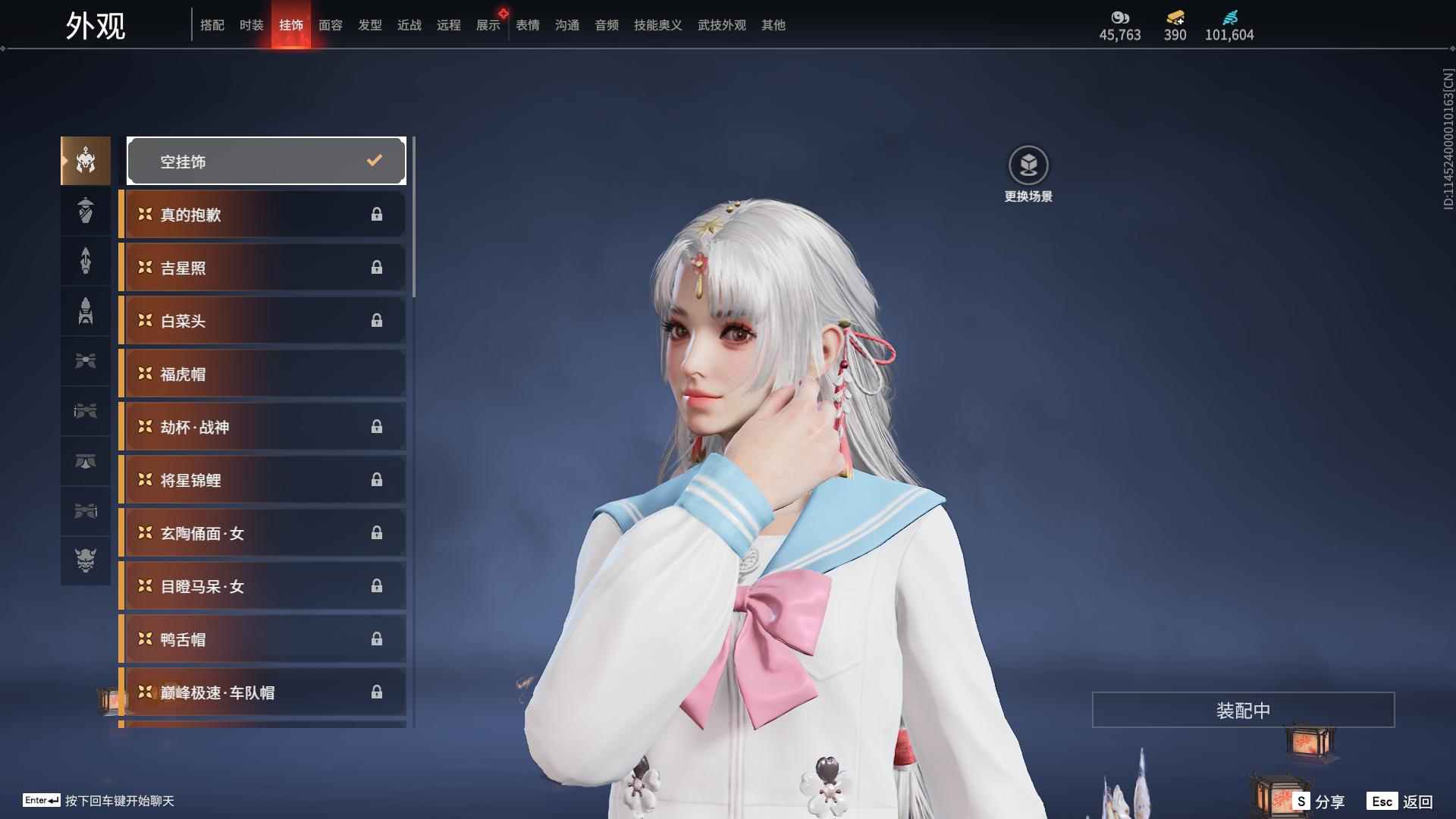
Task: Open the 面容 tab
Action: [x=330, y=25]
